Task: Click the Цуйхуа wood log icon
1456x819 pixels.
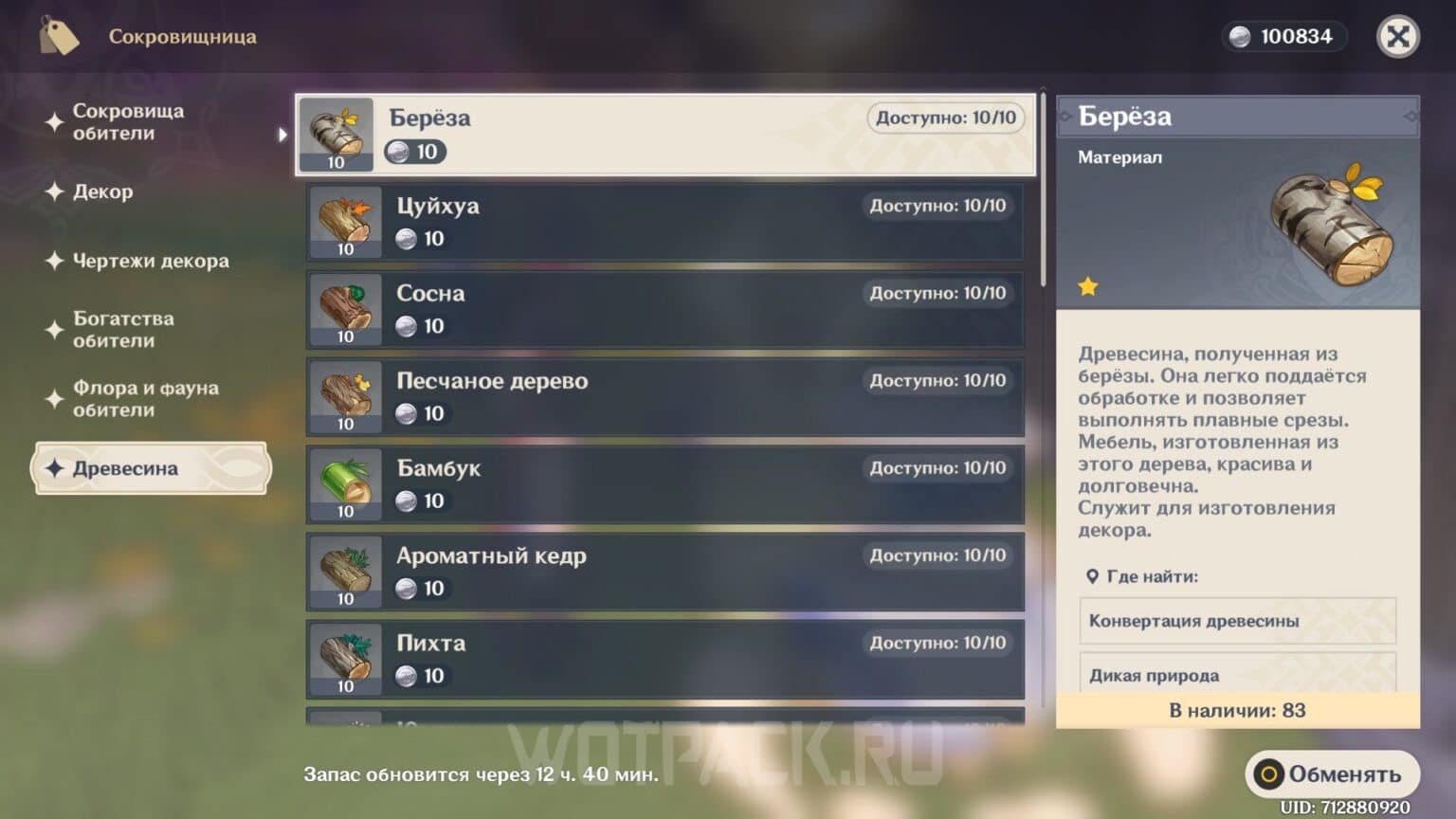Action: [344, 221]
